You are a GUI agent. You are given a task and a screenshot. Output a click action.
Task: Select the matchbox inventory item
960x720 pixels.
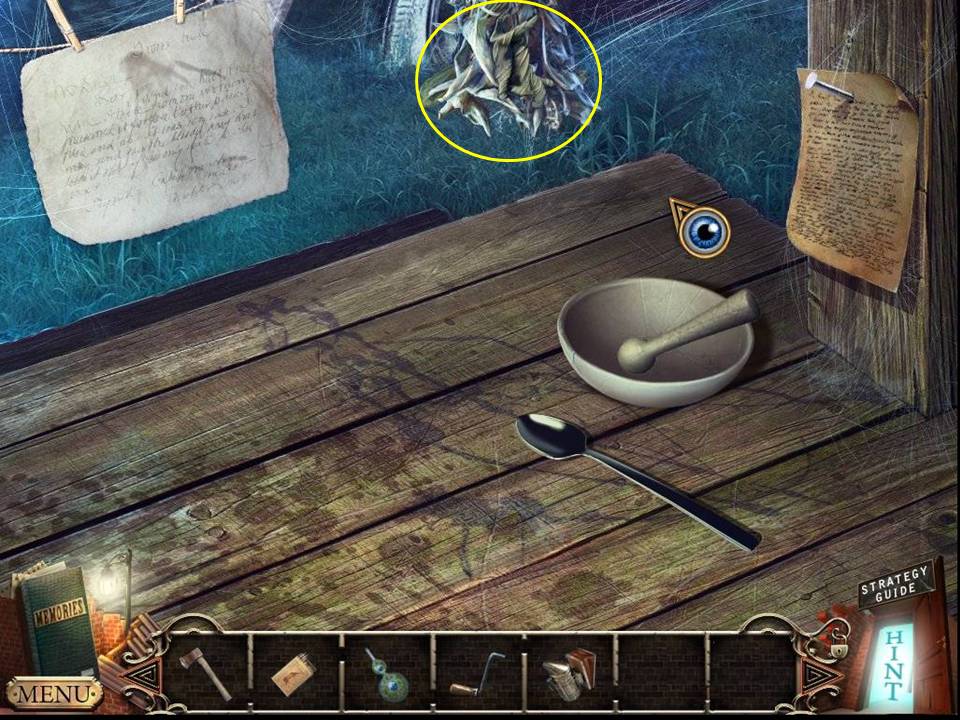tap(297, 673)
